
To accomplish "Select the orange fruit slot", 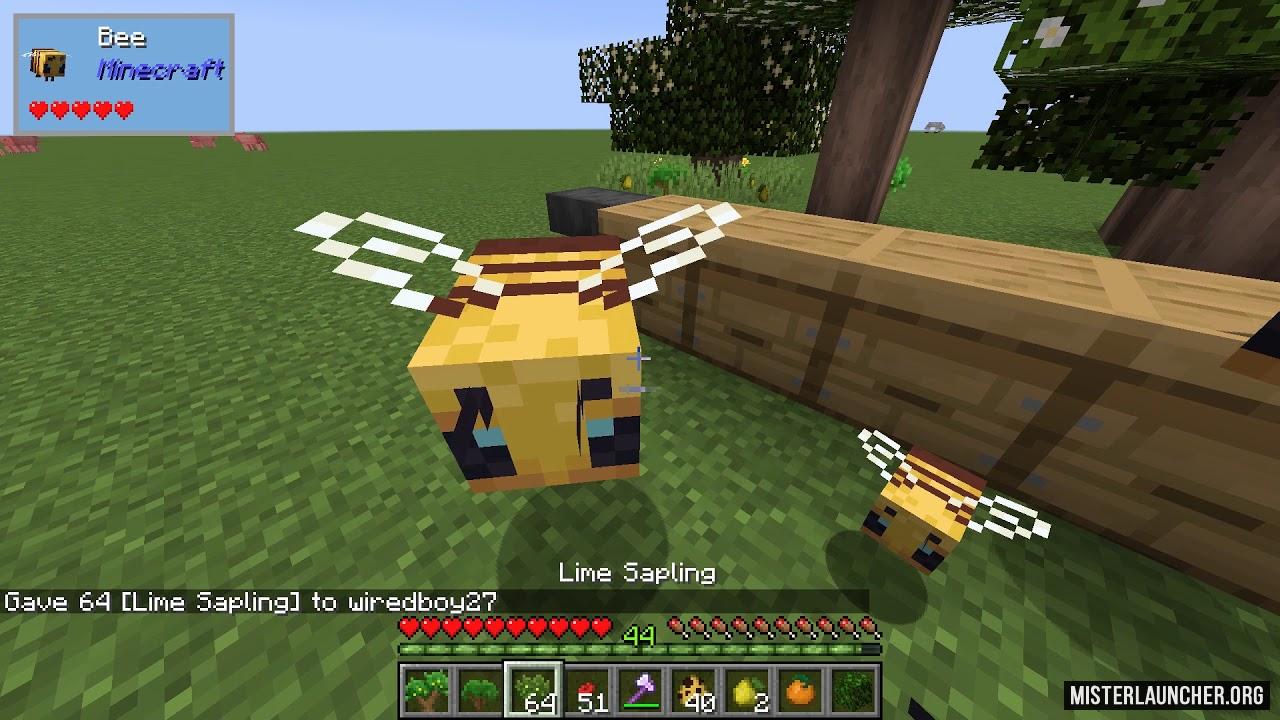I will [802, 691].
